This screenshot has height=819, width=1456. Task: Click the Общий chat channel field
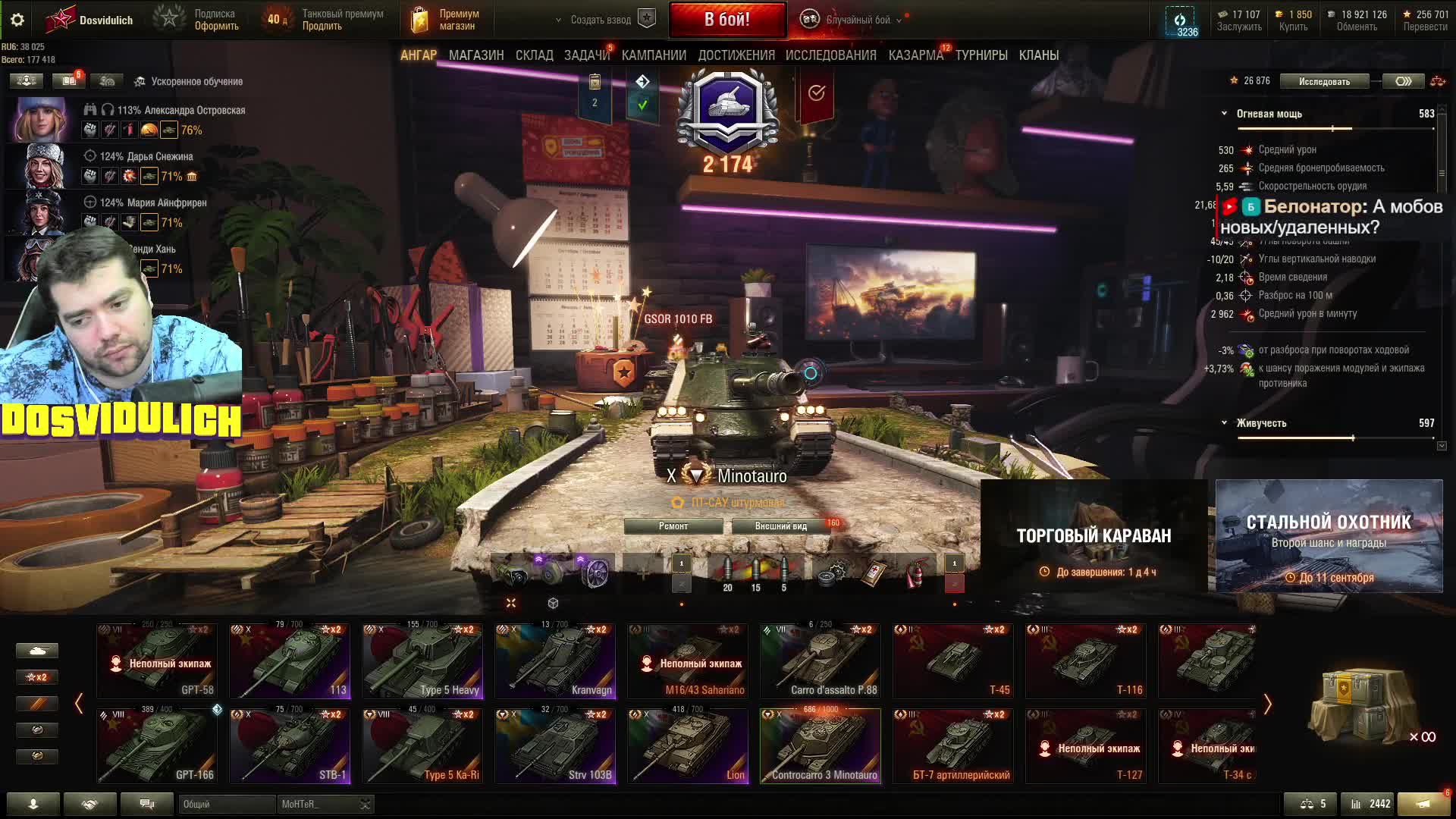click(226, 804)
